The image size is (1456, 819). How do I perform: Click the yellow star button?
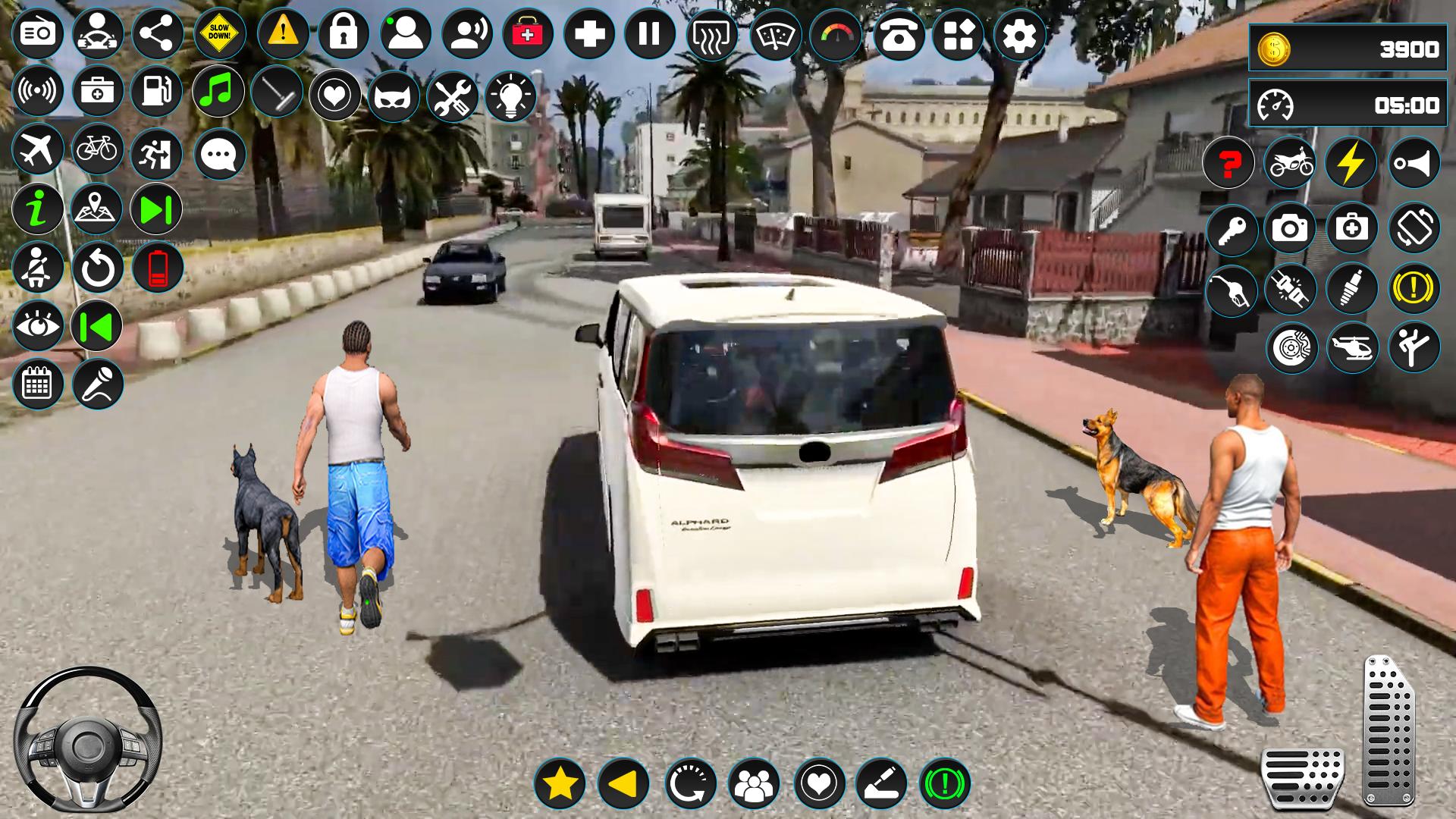pyautogui.click(x=560, y=783)
